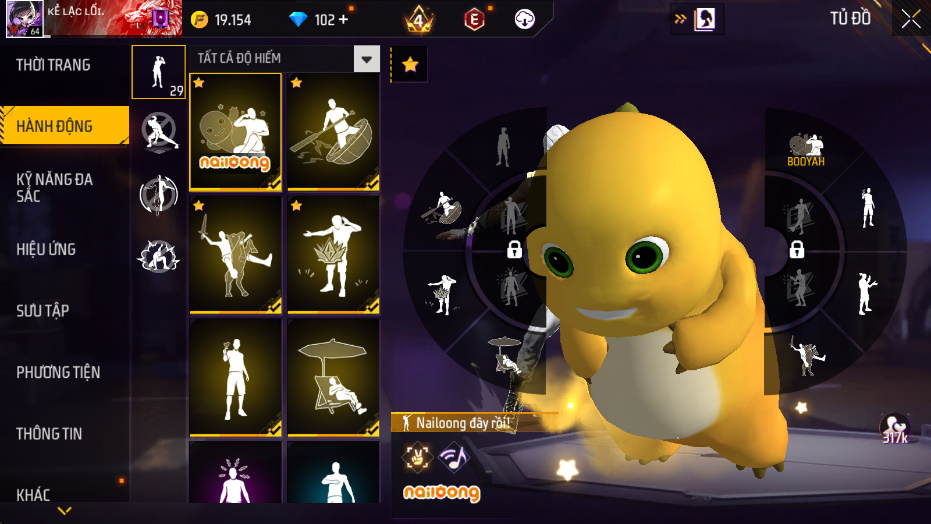Click the gold coin currency icon

point(198,20)
